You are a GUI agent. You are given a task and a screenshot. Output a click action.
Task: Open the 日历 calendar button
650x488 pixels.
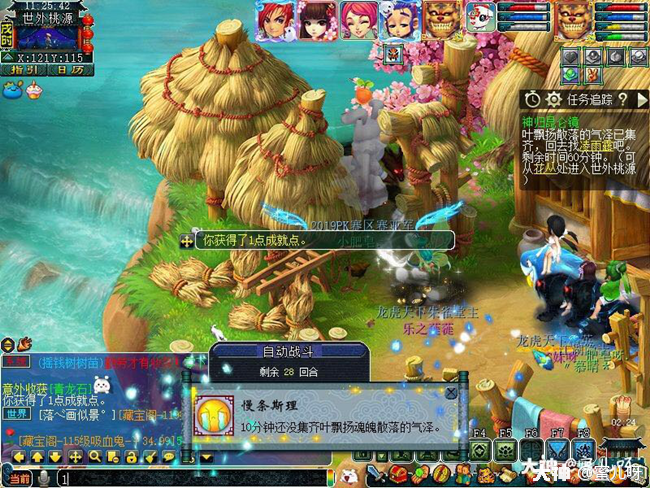click(68, 69)
